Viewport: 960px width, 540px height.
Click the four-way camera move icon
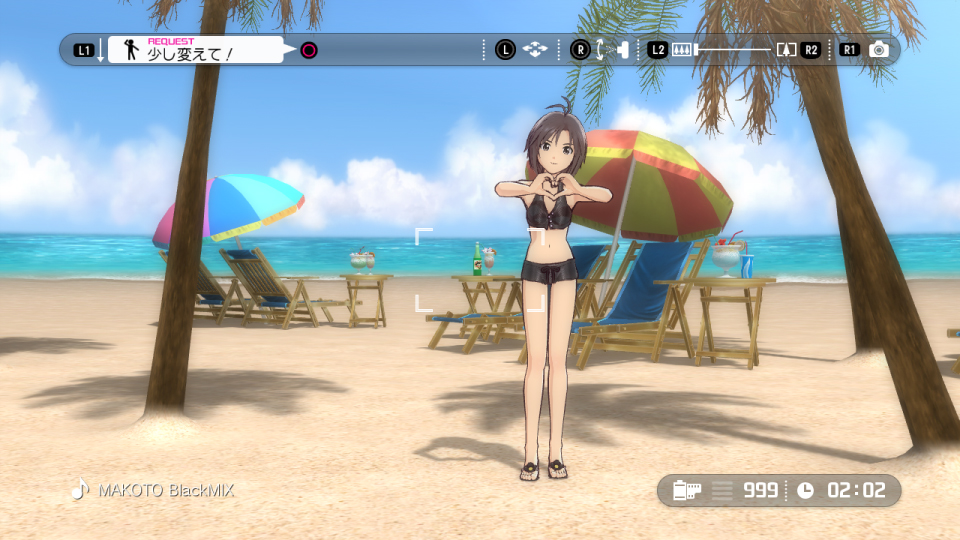coord(535,50)
